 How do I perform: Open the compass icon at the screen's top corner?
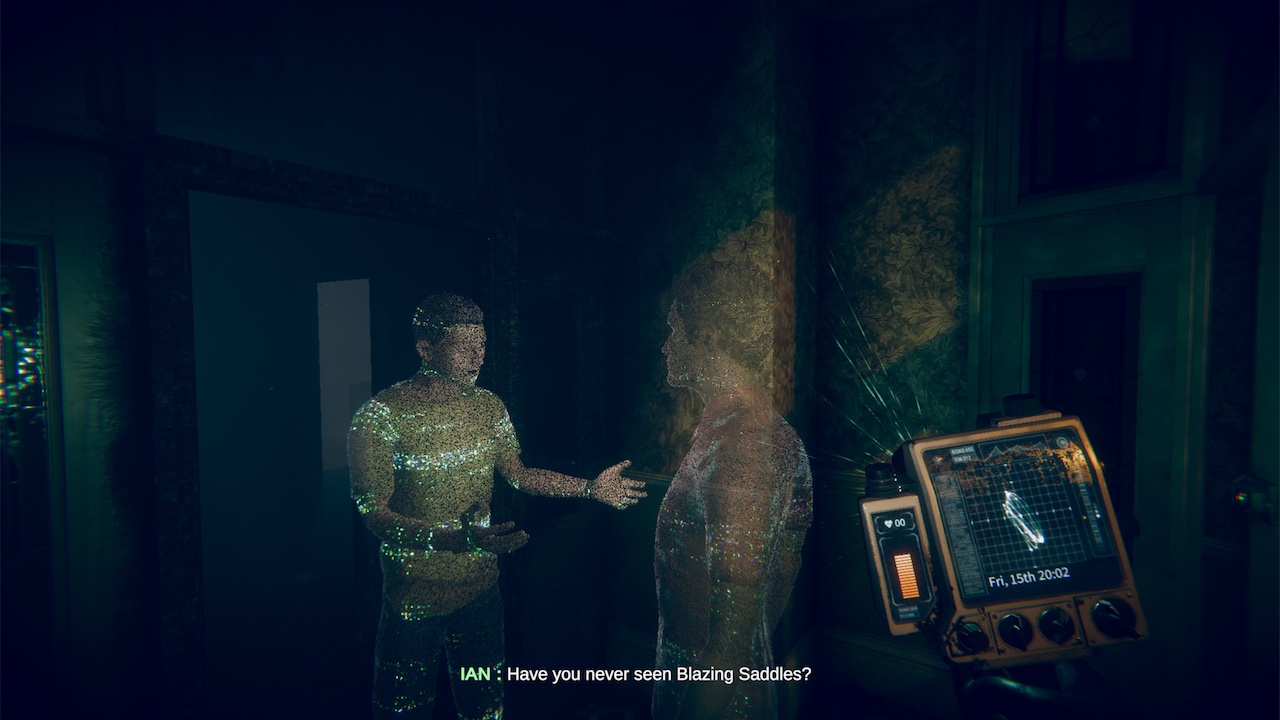tap(1062, 440)
